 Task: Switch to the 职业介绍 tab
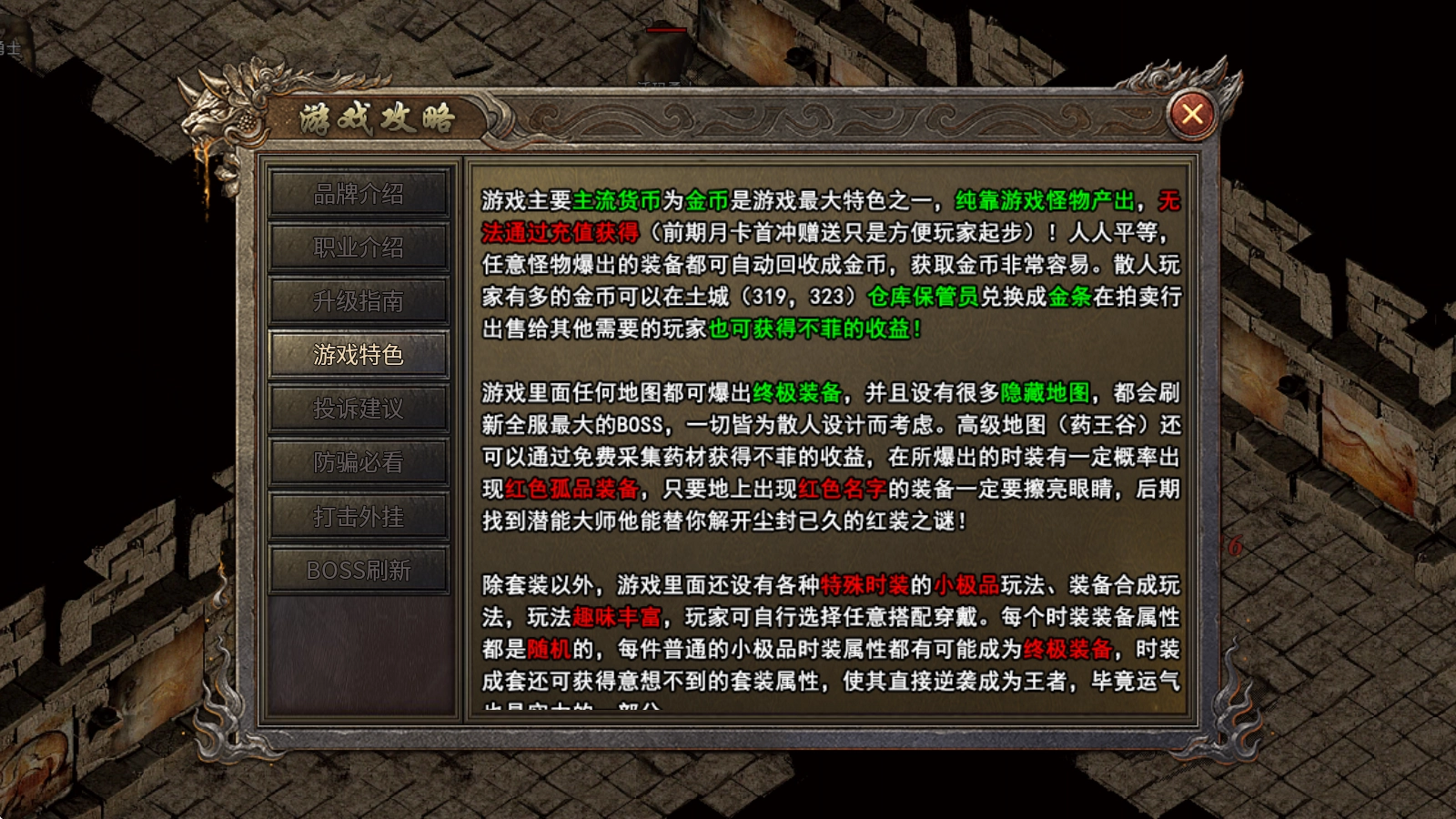pos(359,248)
